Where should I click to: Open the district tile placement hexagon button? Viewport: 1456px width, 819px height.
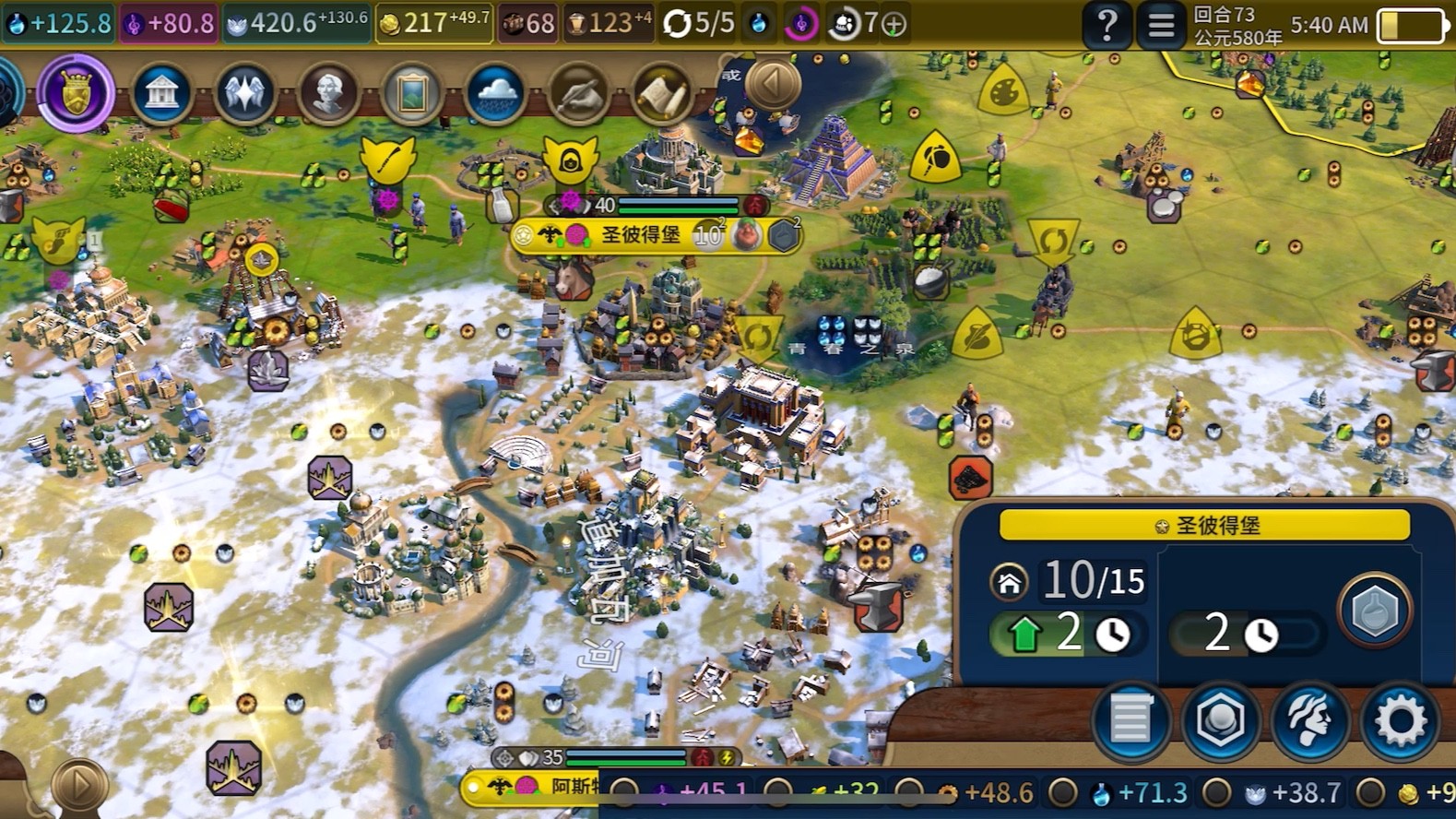coord(1221,720)
